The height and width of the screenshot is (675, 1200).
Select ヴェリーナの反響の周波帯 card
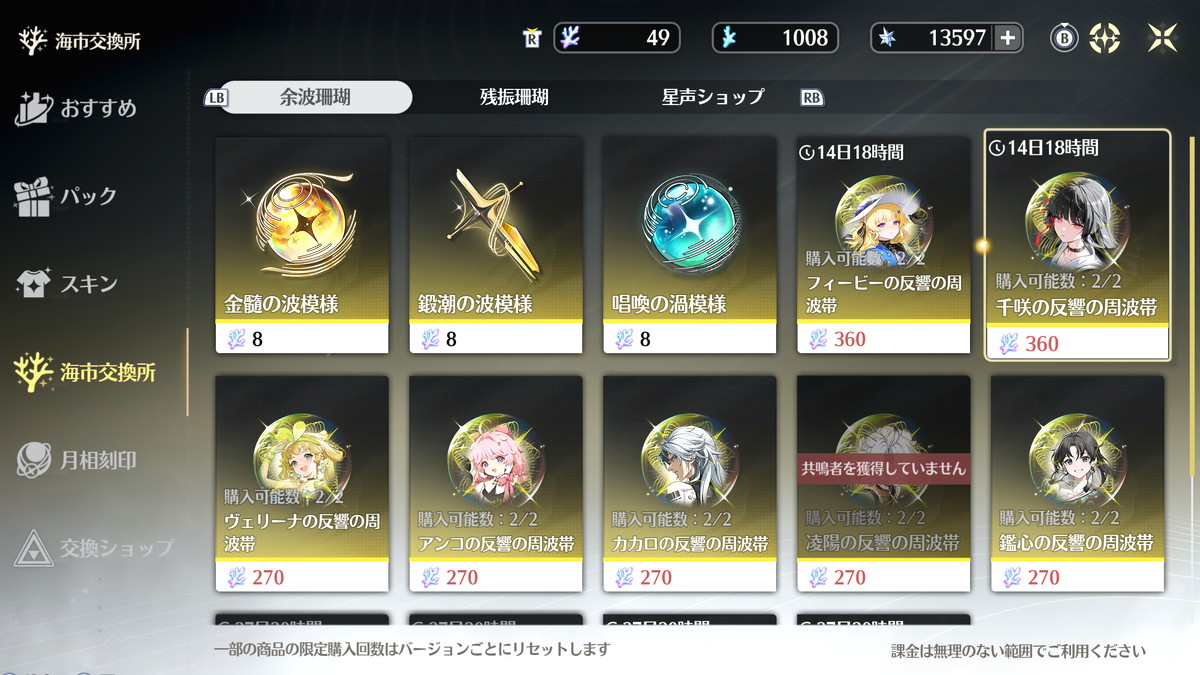click(302, 483)
